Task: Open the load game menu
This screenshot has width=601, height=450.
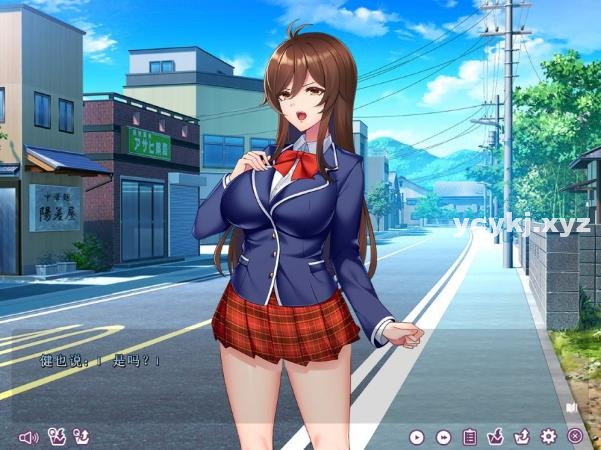Action: [521, 436]
